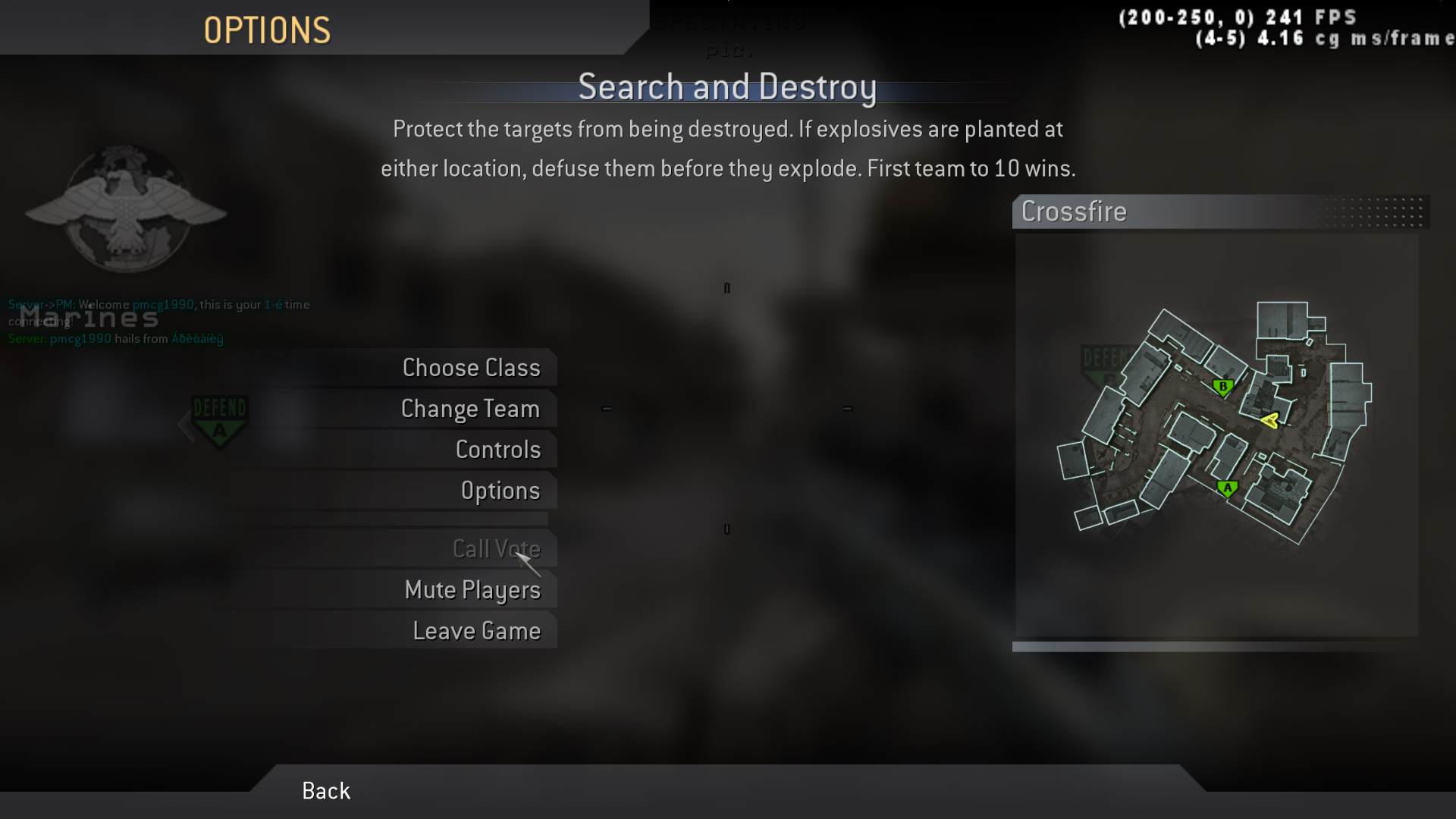Click the Crossfire map title bar
This screenshot has width=1456, height=819.
(1074, 212)
